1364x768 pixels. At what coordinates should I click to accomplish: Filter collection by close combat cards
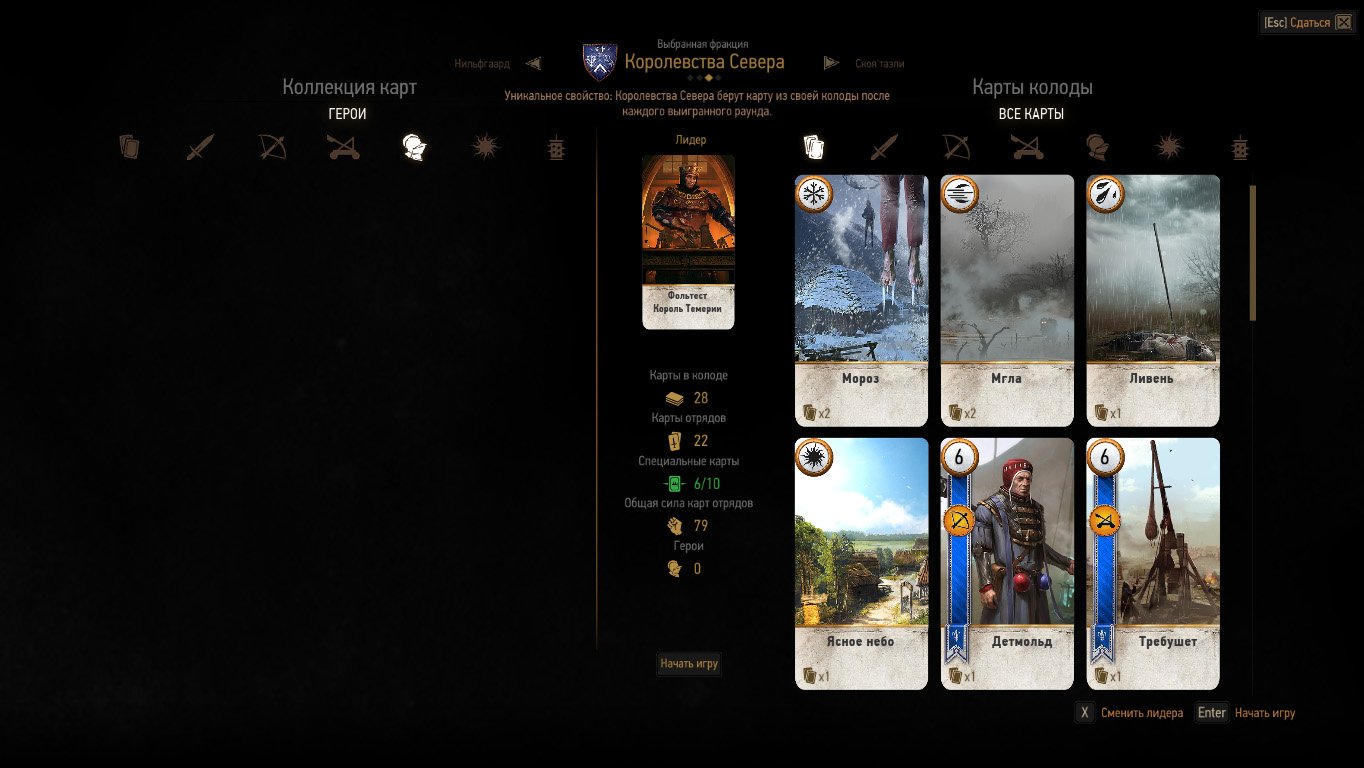200,146
